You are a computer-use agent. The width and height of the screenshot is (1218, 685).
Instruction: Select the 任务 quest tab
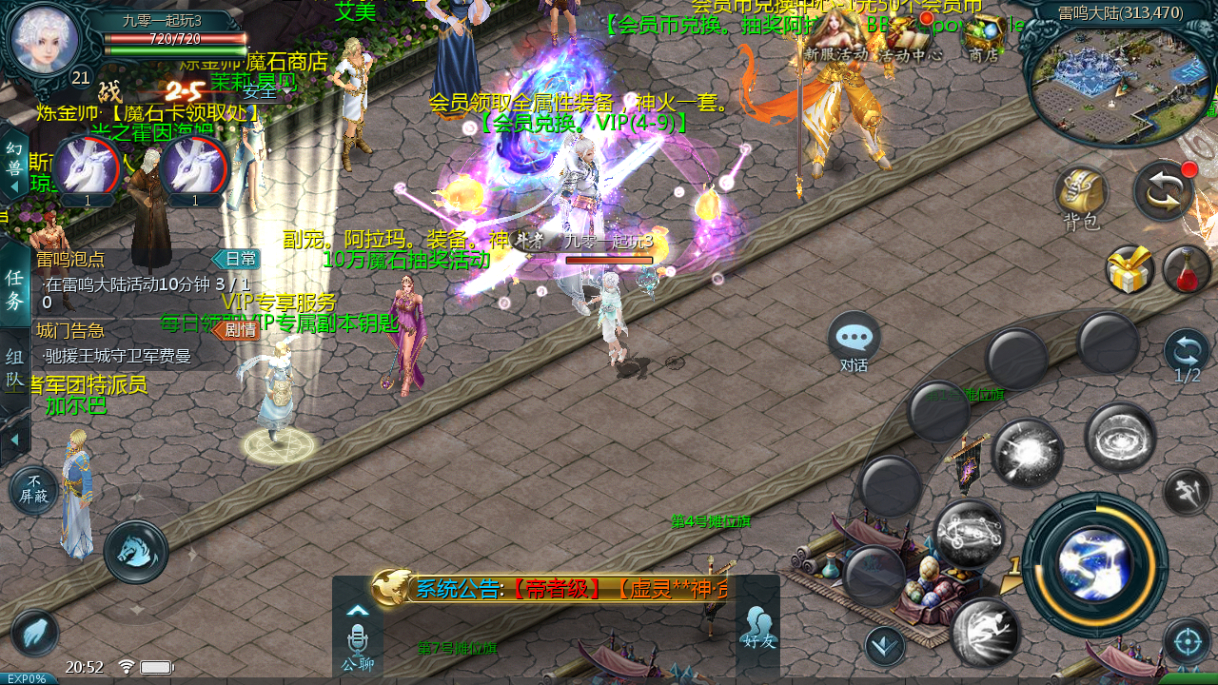pyautogui.click(x=15, y=288)
